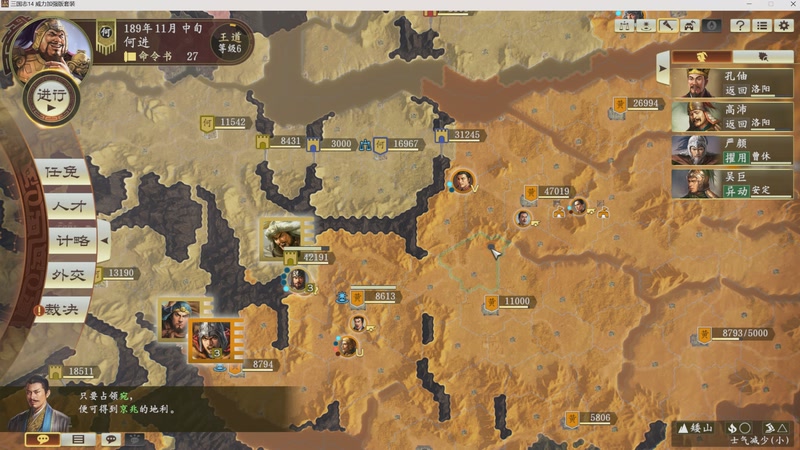Expand the arrow beside the 计略 menu
Screen dimensions: 800x450
click(104, 240)
